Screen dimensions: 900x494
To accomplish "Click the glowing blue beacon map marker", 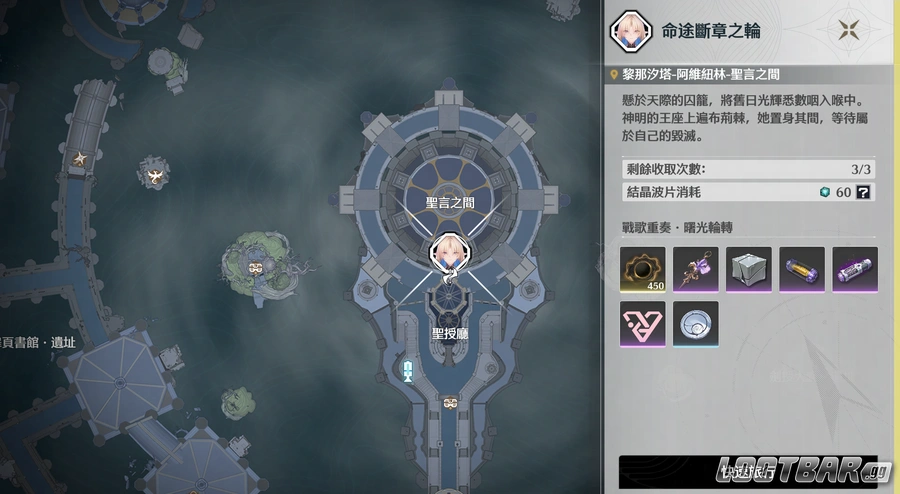I will pyautogui.click(x=408, y=372).
